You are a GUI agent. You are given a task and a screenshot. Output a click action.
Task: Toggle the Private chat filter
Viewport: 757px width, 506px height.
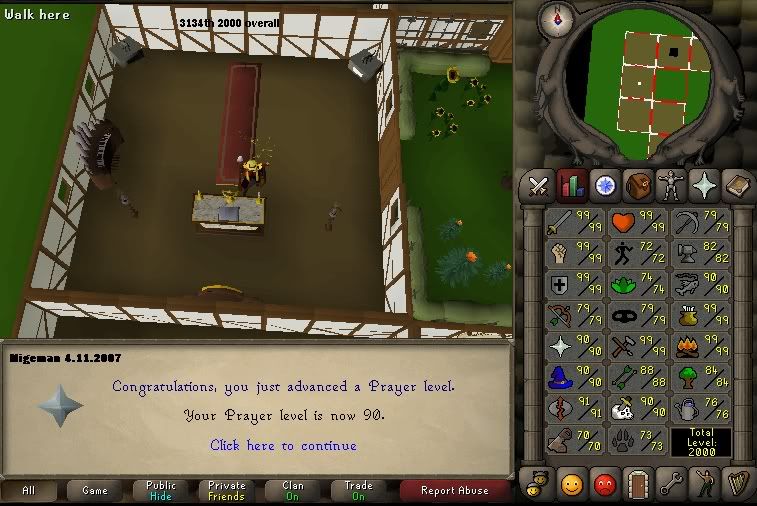[x=226, y=491]
